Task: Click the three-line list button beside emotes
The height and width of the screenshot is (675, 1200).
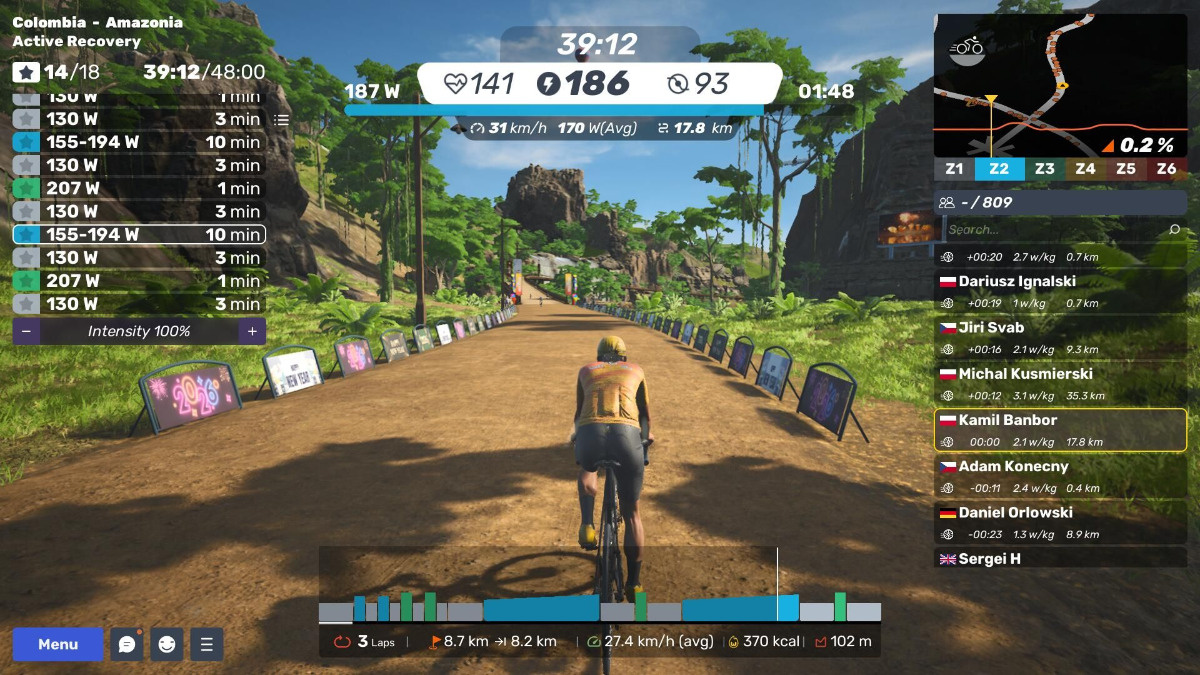Action: (207, 644)
